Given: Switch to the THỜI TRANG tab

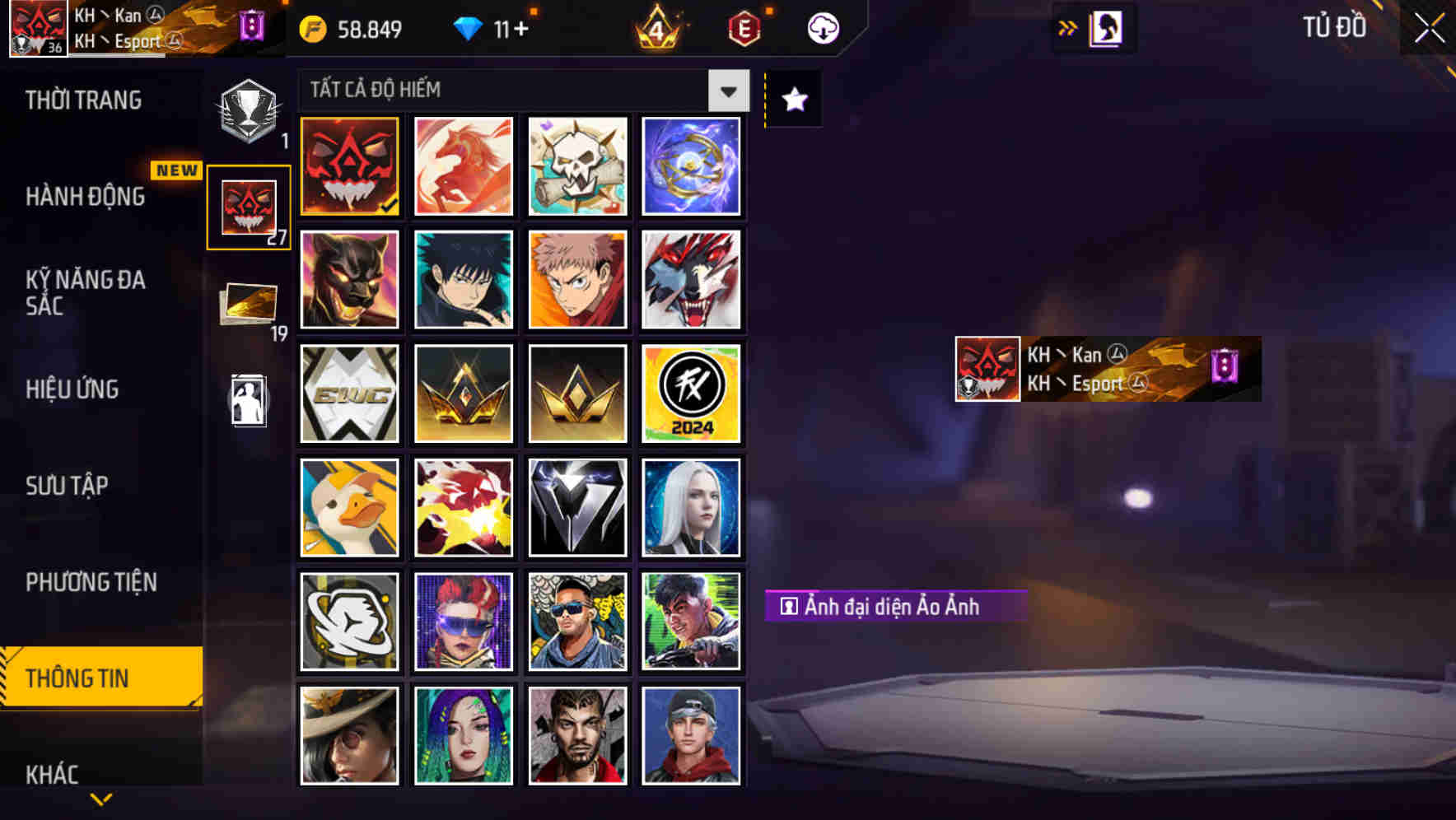Looking at the screenshot, I should pyautogui.click(x=85, y=100).
